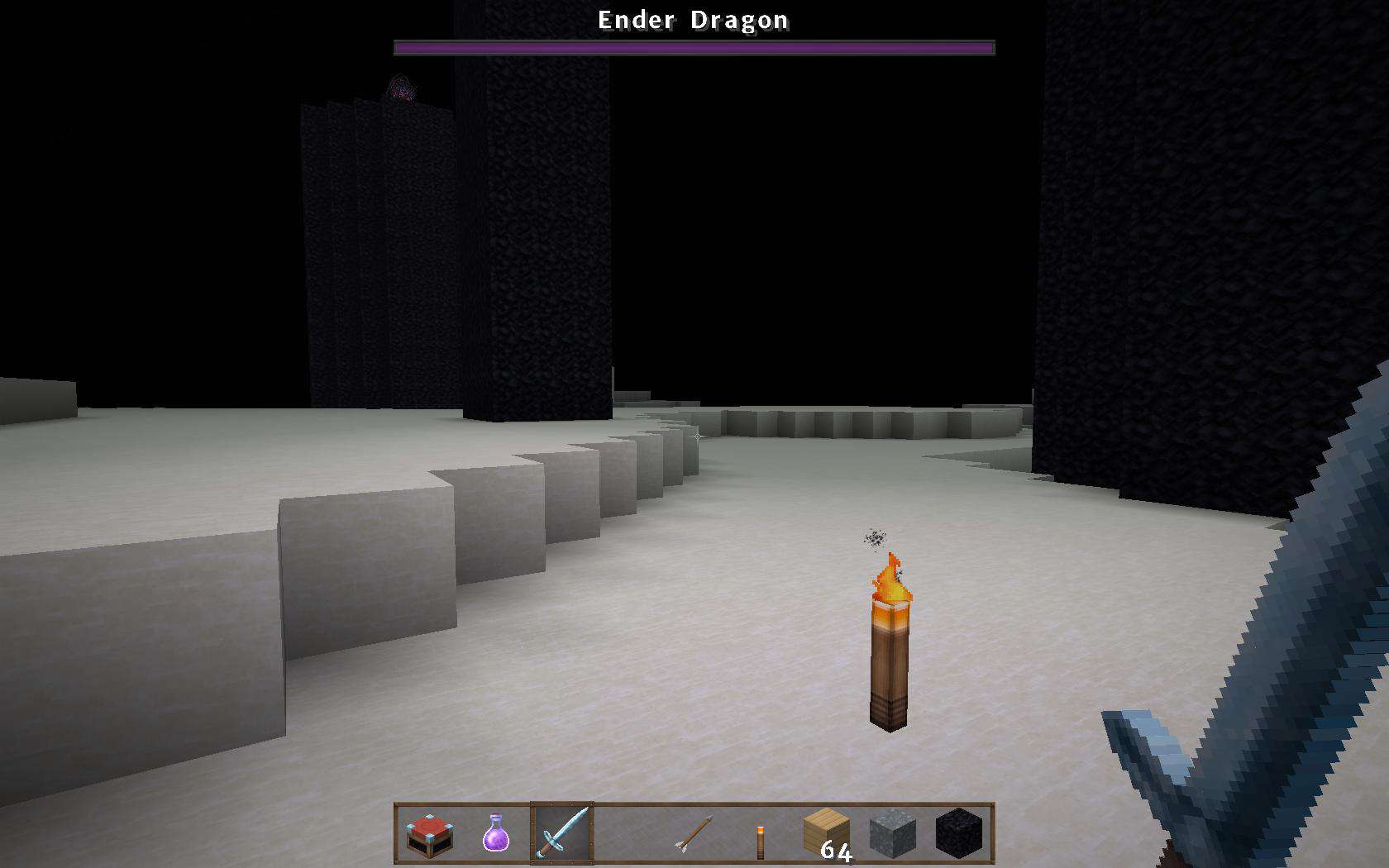Pick the arrow in the hotbar
This screenshot has width=1389, height=868.
pyautogui.click(x=694, y=833)
